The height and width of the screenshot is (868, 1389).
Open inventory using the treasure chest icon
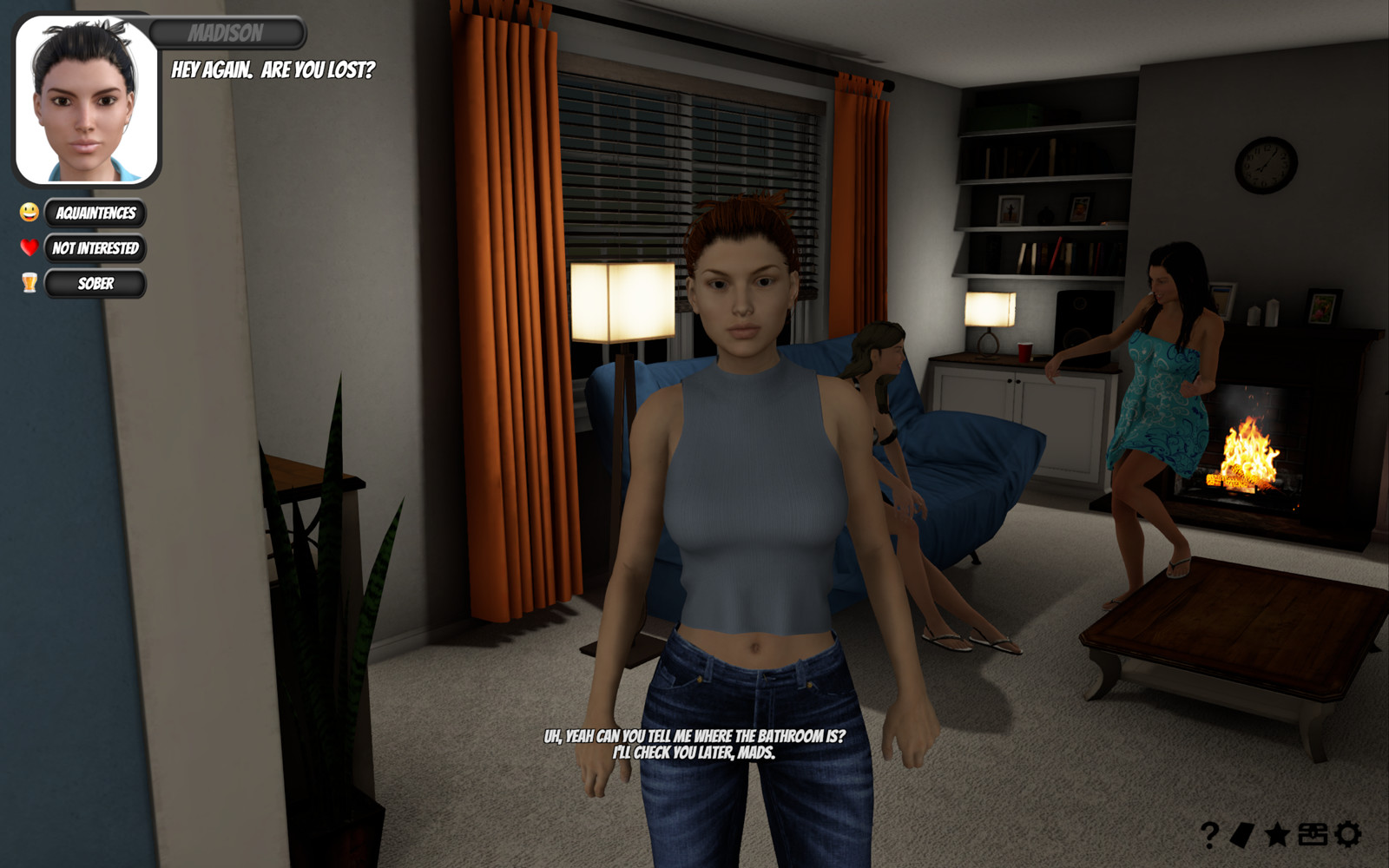click(1313, 836)
